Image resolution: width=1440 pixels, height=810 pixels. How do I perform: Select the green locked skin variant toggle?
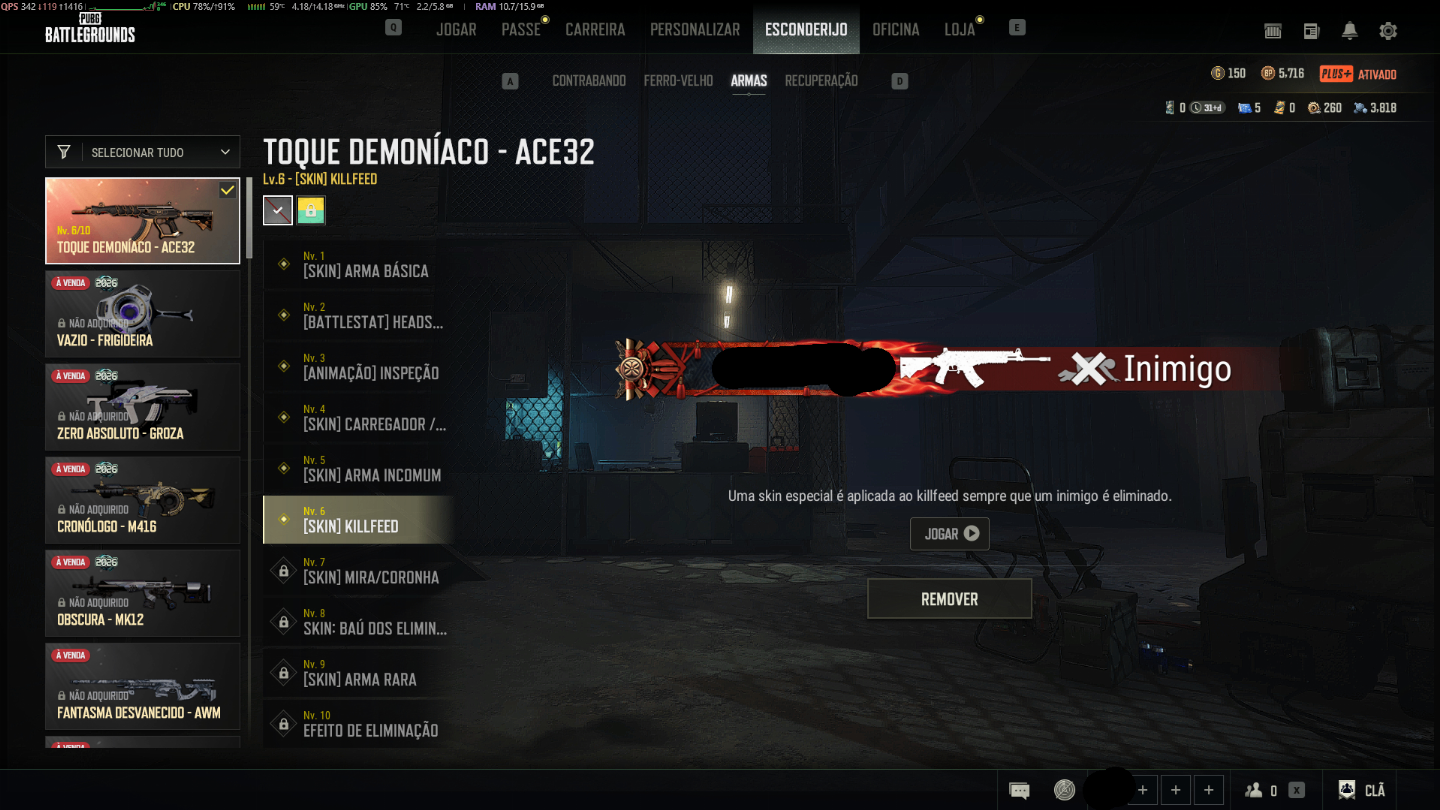(311, 210)
